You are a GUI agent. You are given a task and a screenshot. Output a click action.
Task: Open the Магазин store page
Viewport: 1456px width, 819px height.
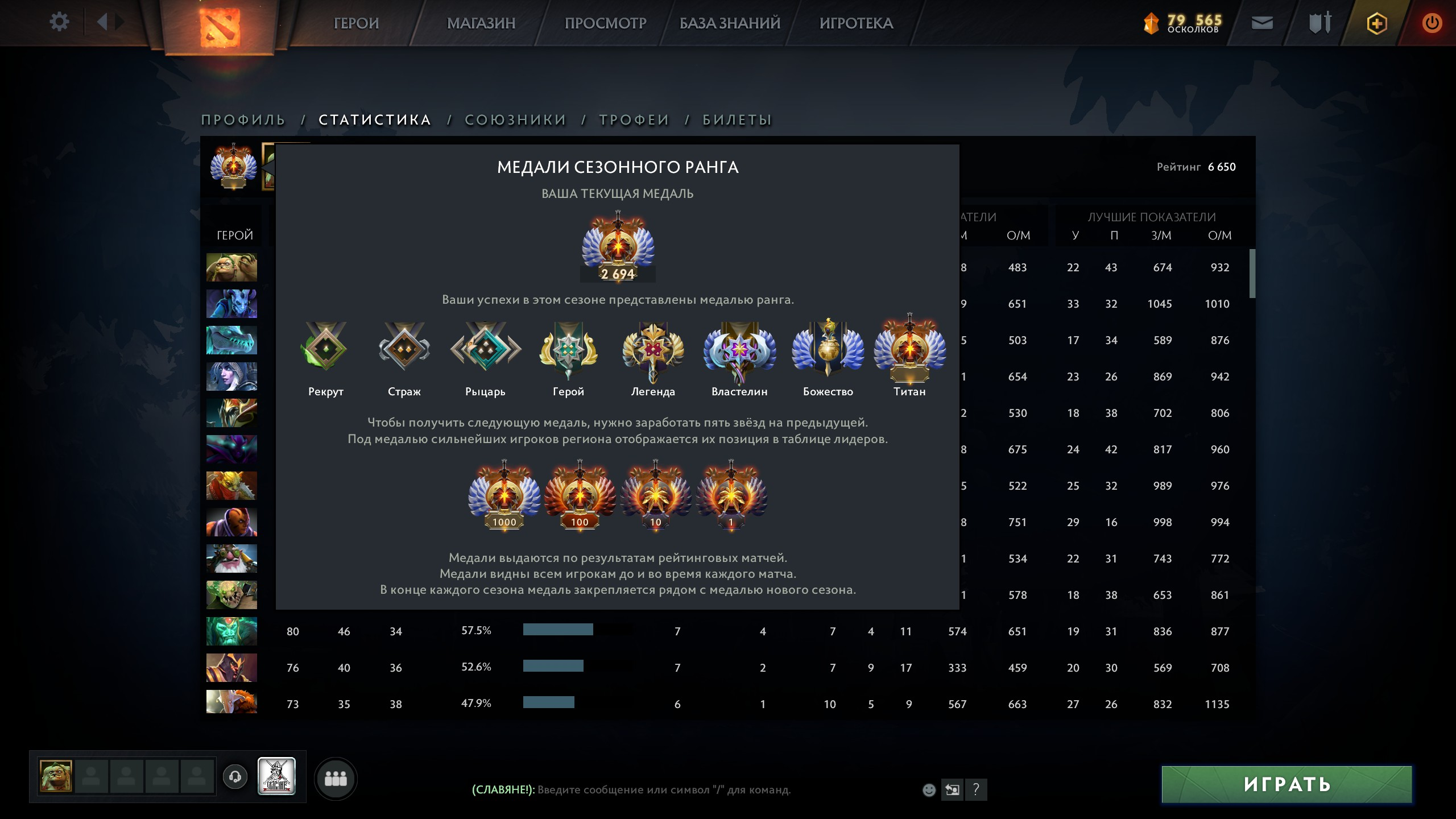(x=481, y=23)
